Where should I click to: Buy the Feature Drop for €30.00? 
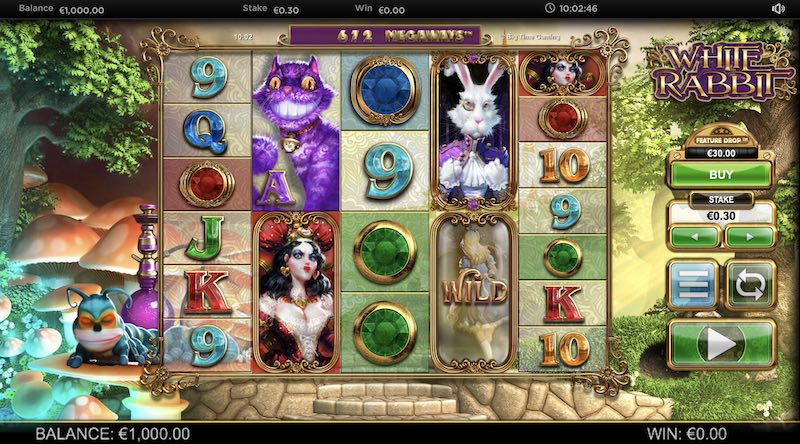pyautogui.click(x=720, y=174)
